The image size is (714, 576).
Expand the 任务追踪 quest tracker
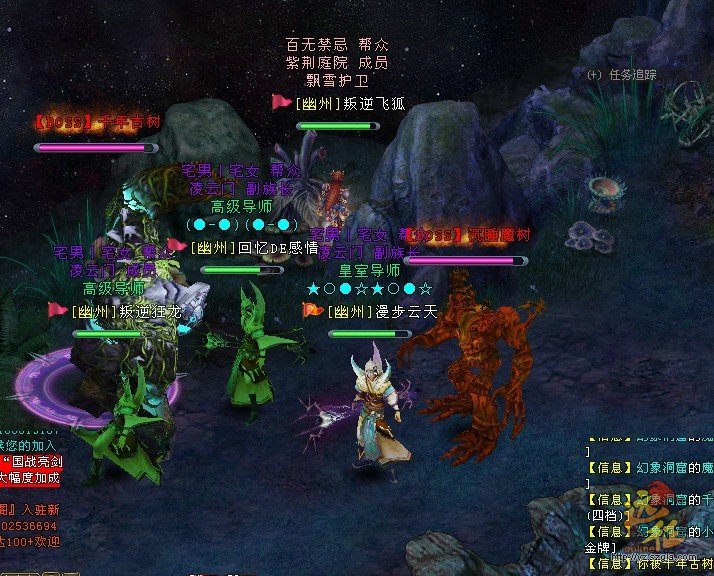[x=594, y=75]
